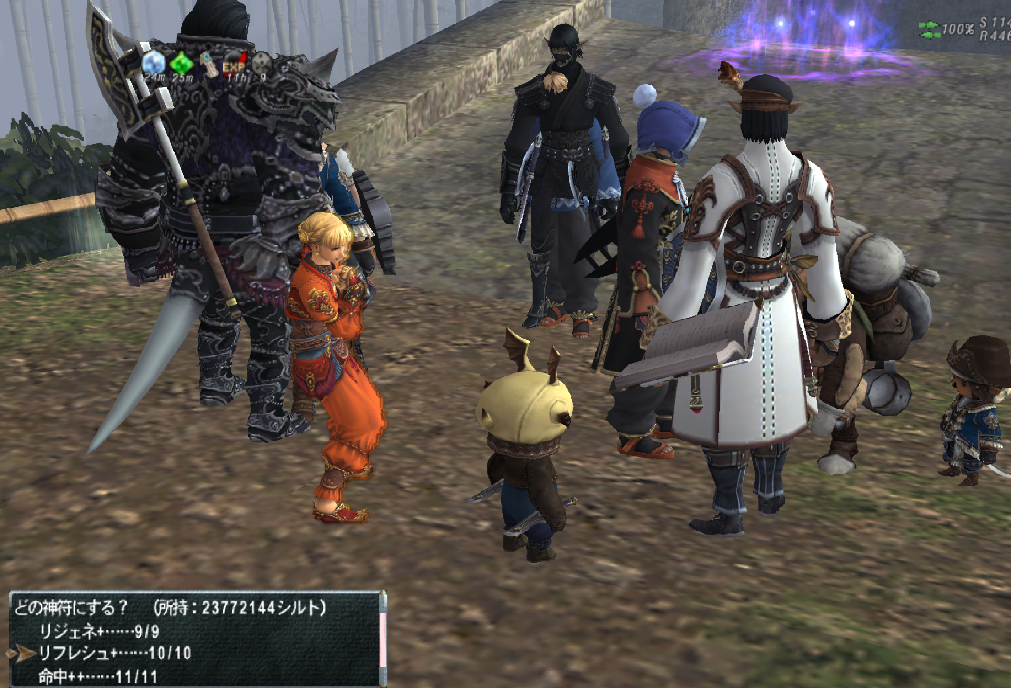Image resolution: width=1011 pixels, height=688 pixels.
Task: Select the EXP bonus status icon
Action: click(234, 62)
